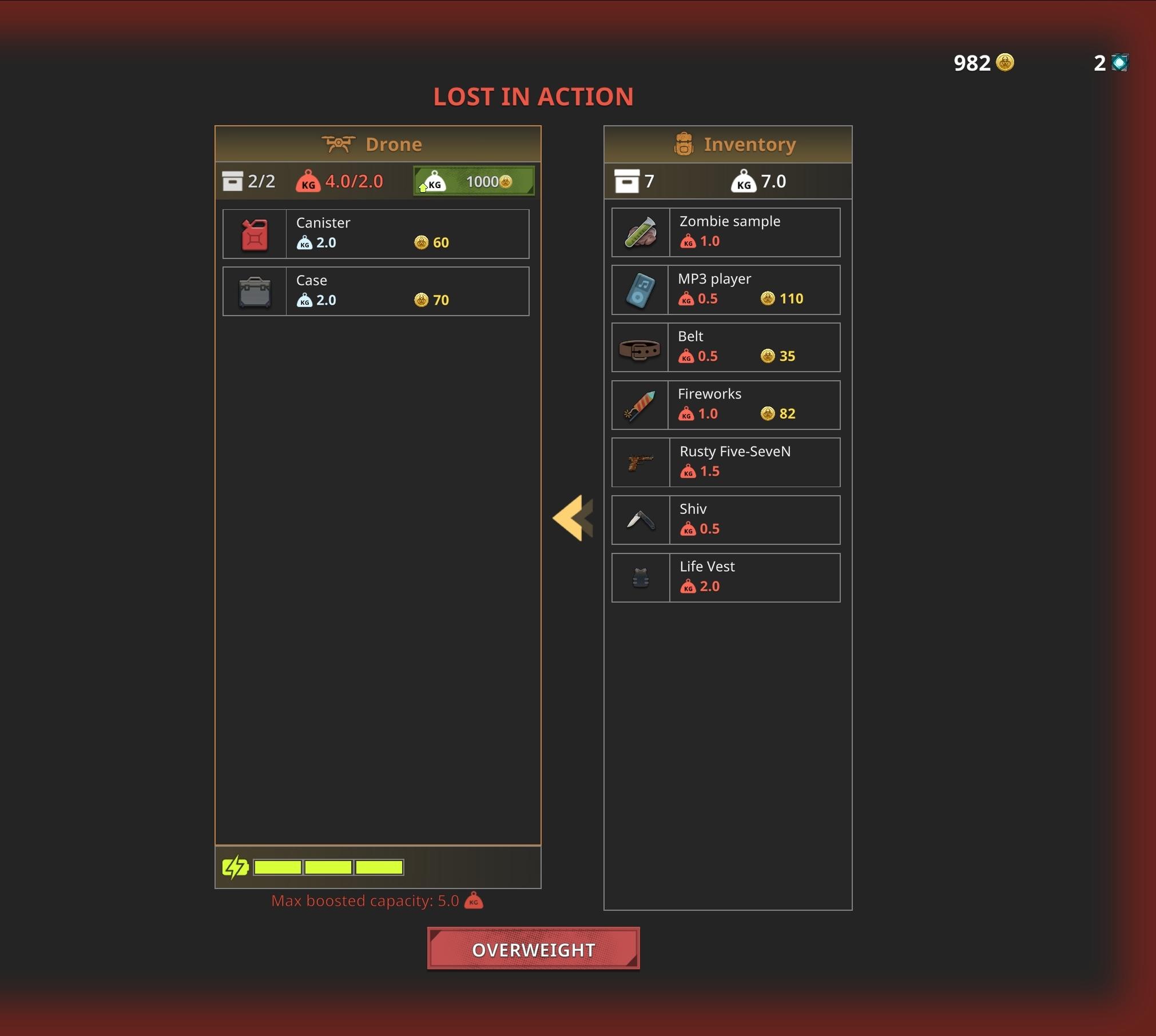Click the Life Vest armor icon

pyautogui.click(x=639, y=577)
